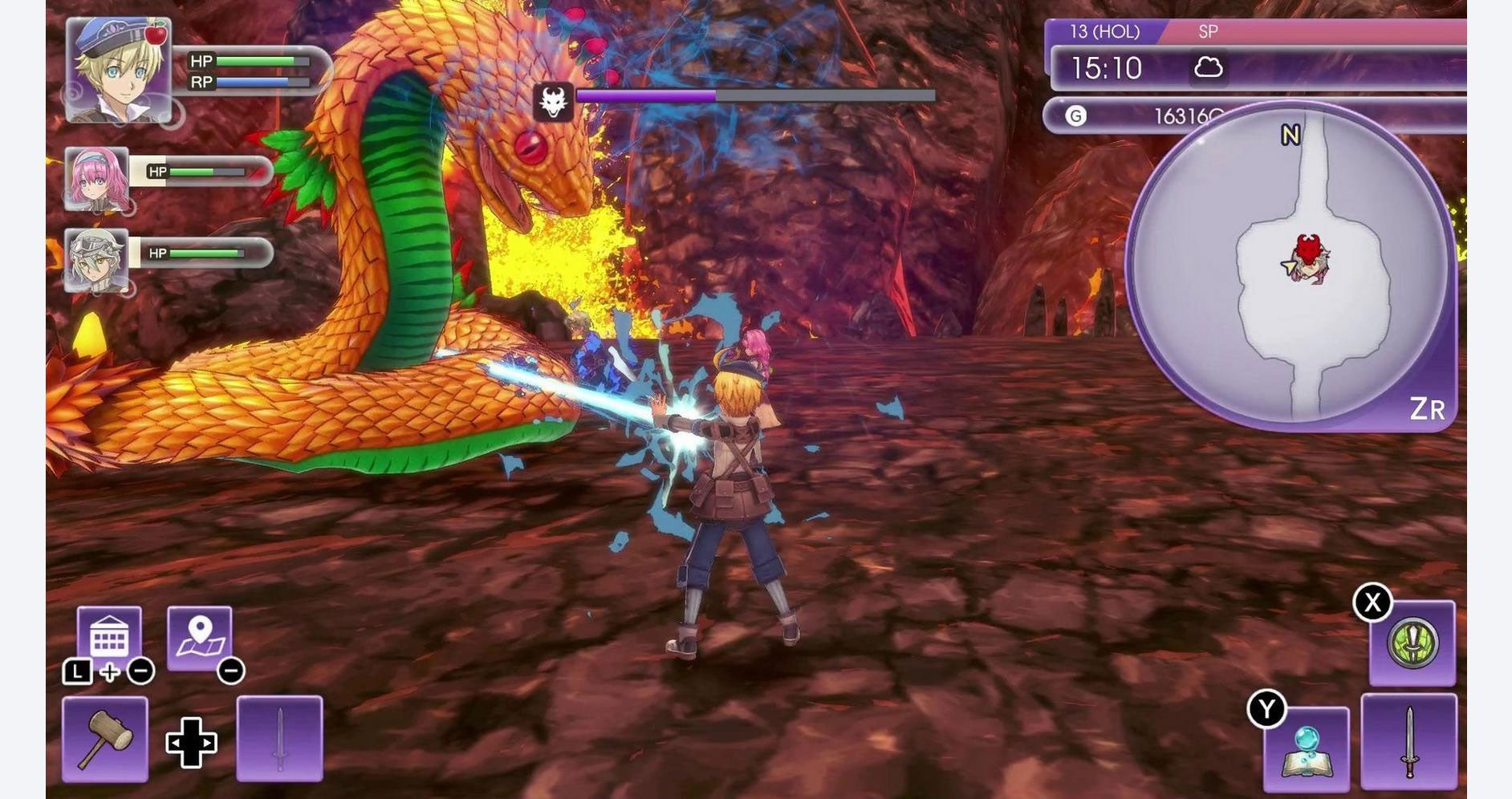Select the equipped sword weapon slot
This screenshot has height=799, width=1512.
click(1408, 742)
